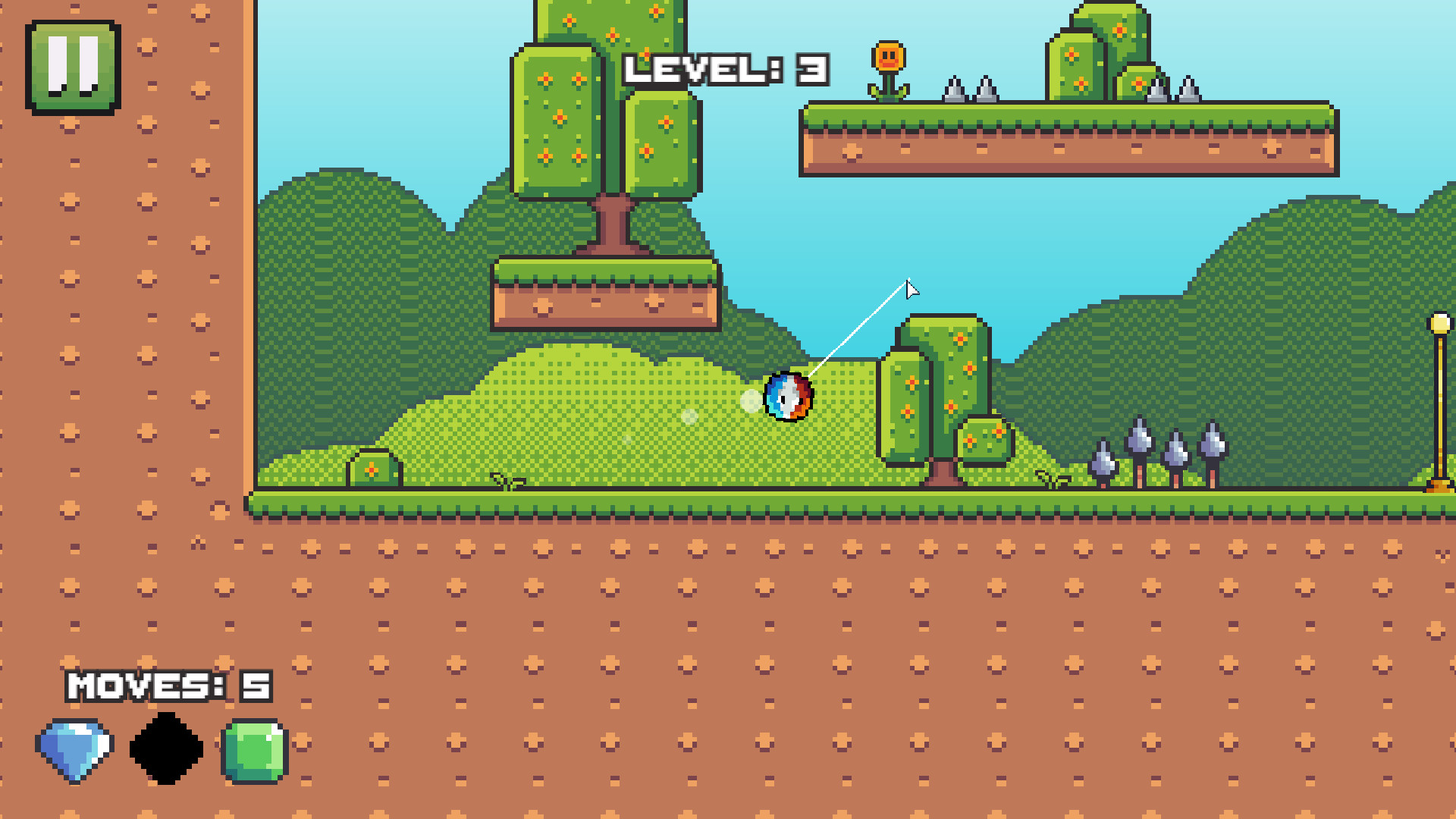
Task: Click the small bush on the left hill
Action: click(373, 469)
